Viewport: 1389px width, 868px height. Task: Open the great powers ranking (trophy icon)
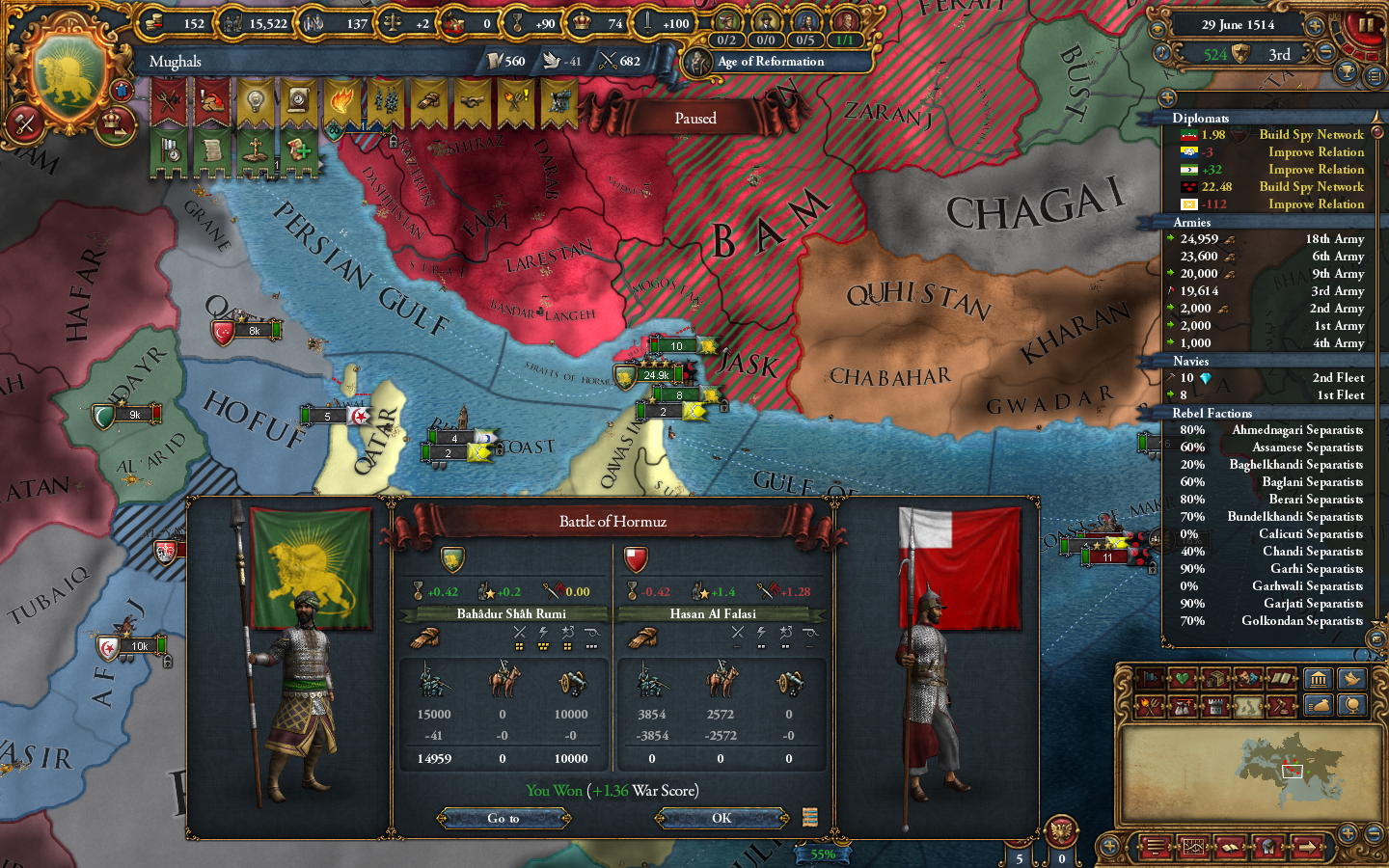click(1347, 72)
